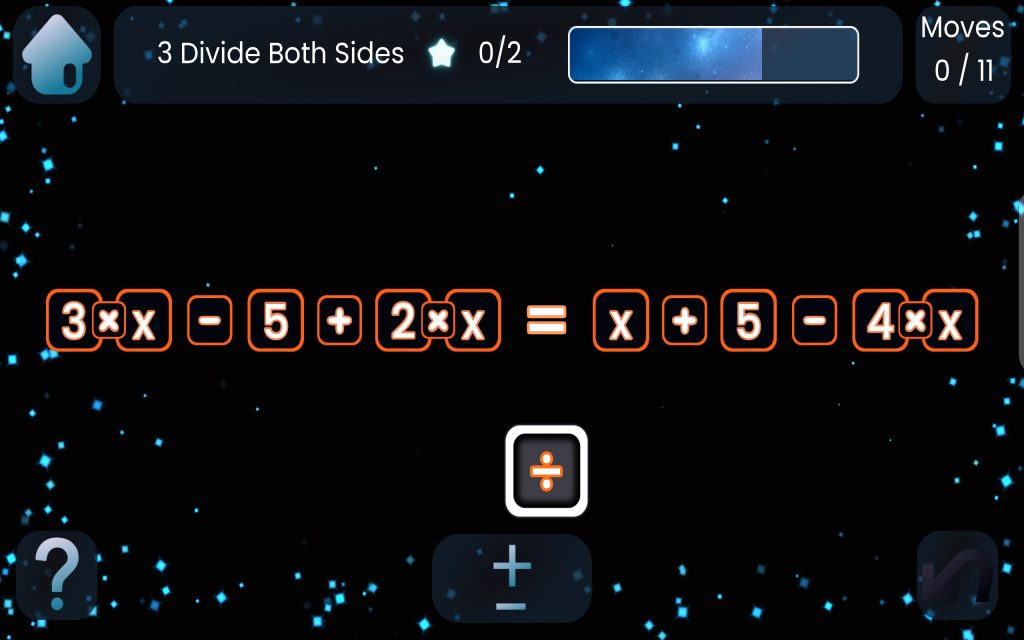Tap the plus sign before 2×x
1024x640 pixels.
click(340, 321)
